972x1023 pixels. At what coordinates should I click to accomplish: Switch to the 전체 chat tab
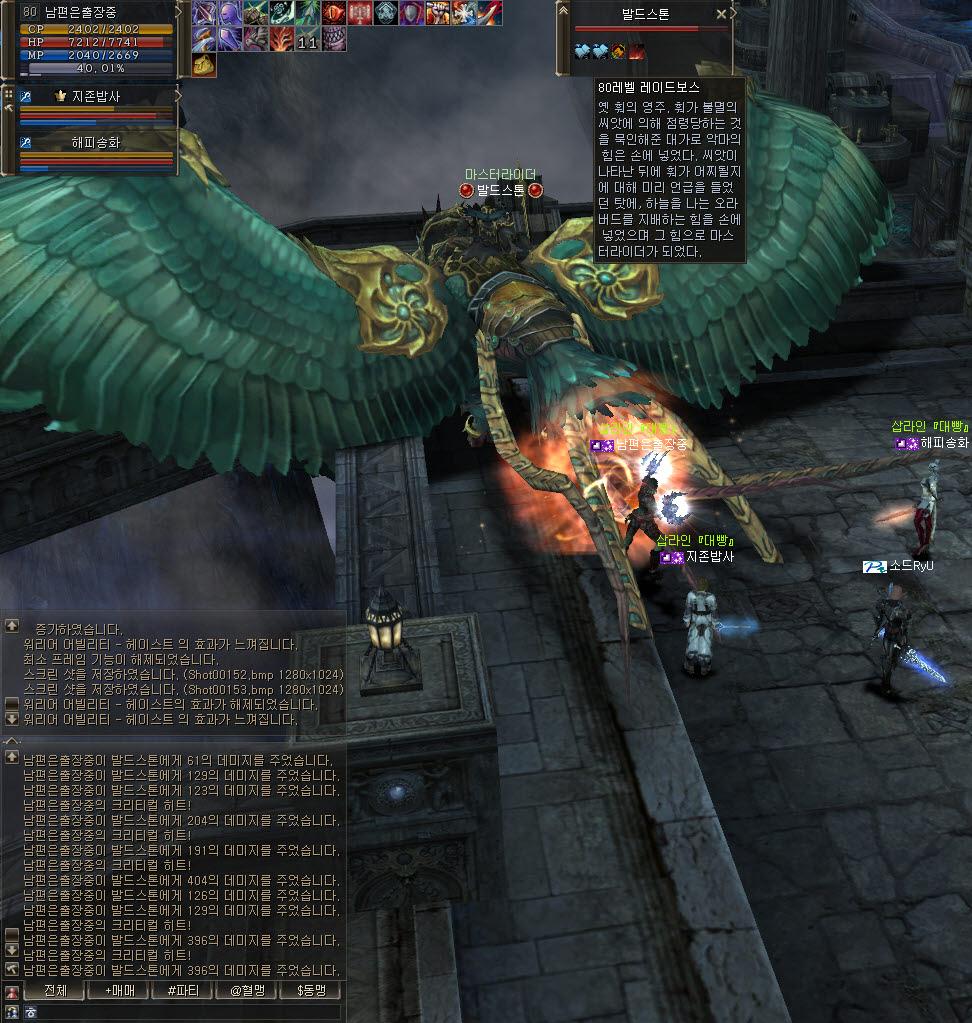click(55, 991)
